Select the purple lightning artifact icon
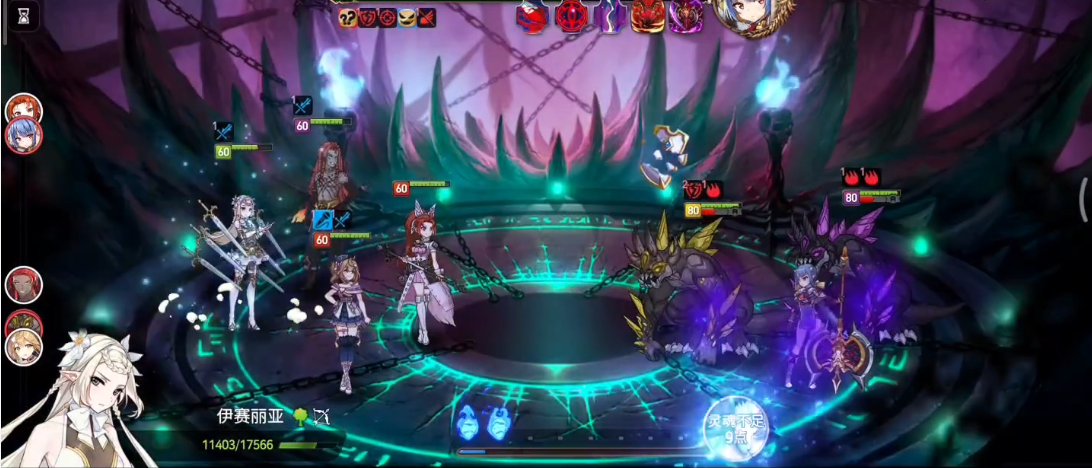This screenshot has width=1092, height=468. (x=610, y=16)
